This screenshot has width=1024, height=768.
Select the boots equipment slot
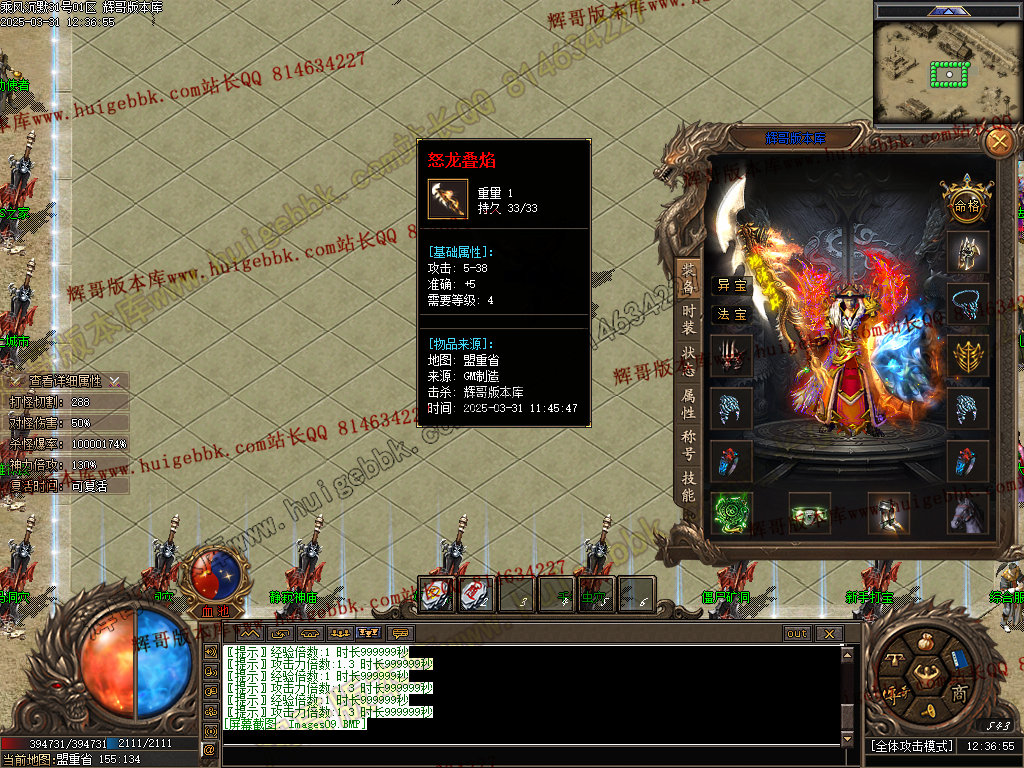coord(888,512)
